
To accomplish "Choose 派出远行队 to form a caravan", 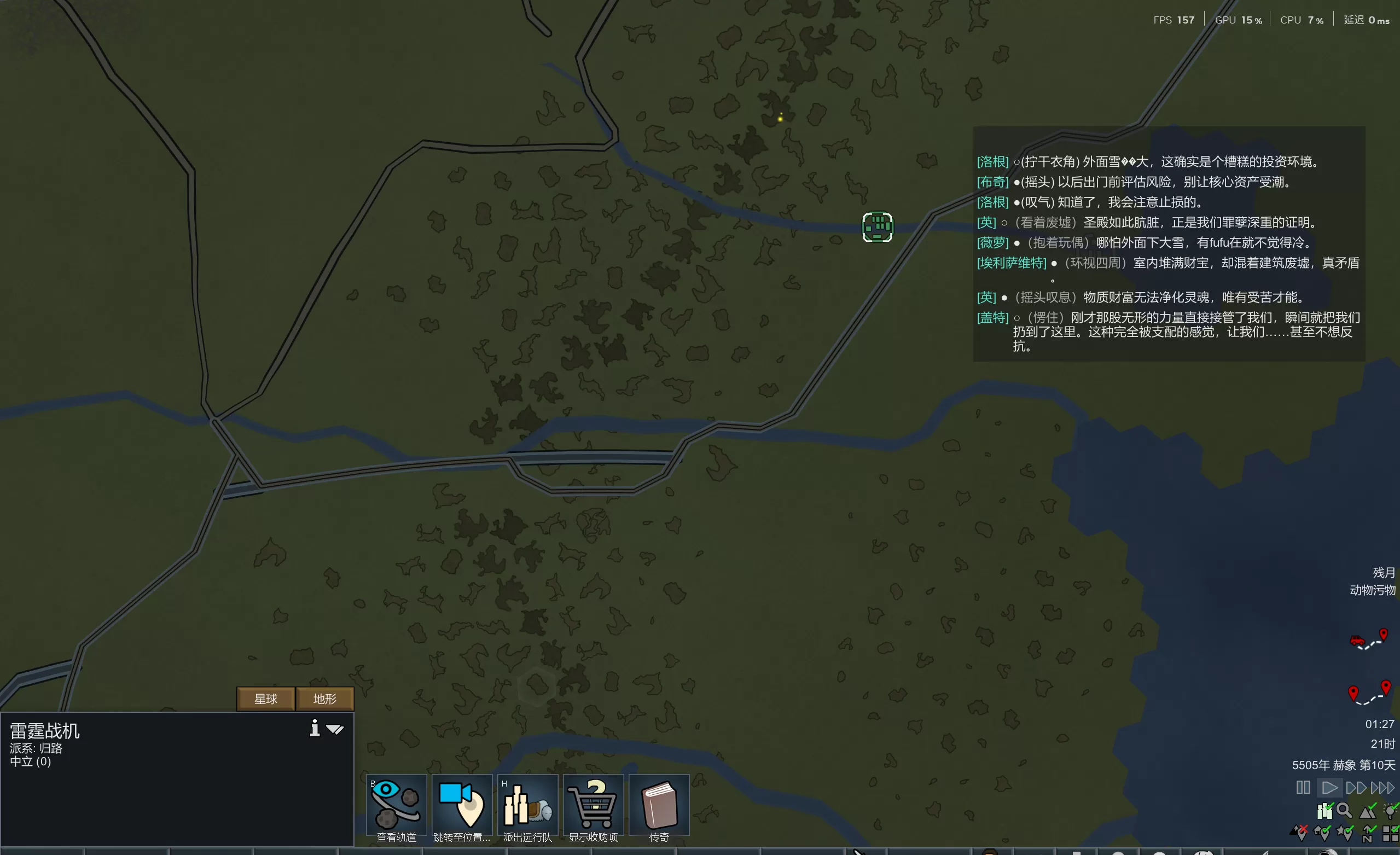I will click(527, 806).
